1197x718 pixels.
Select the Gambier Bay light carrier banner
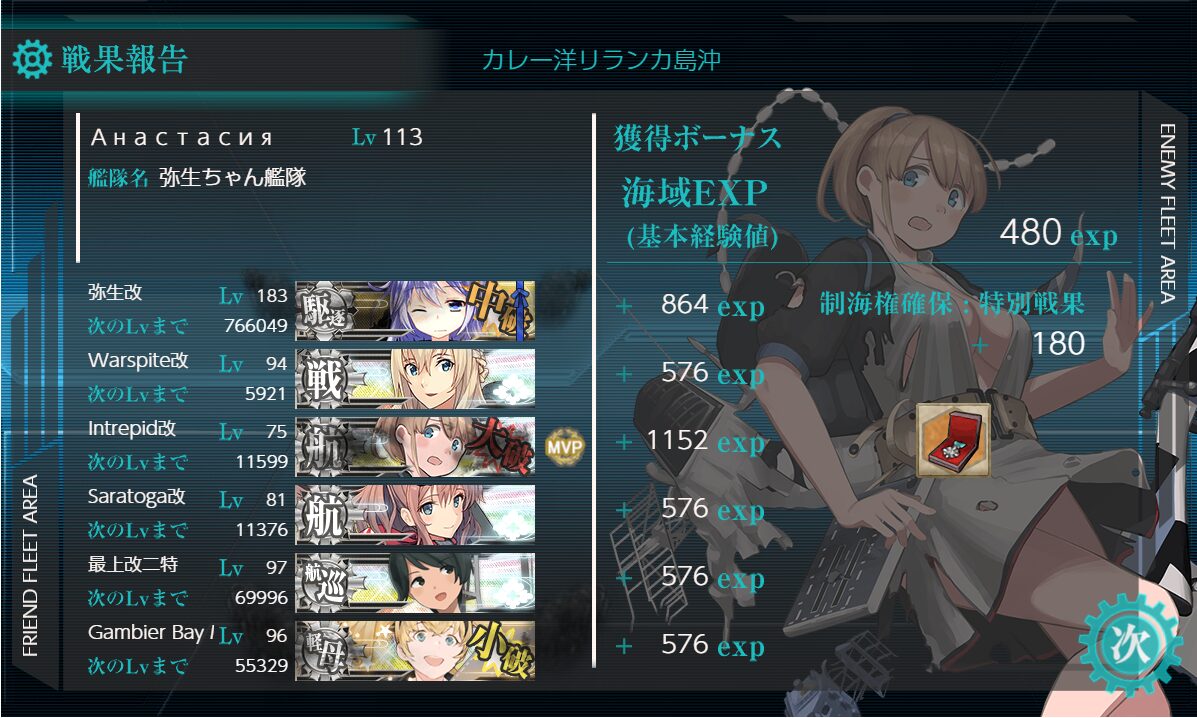pyautogui.click(x=415, y=650)
